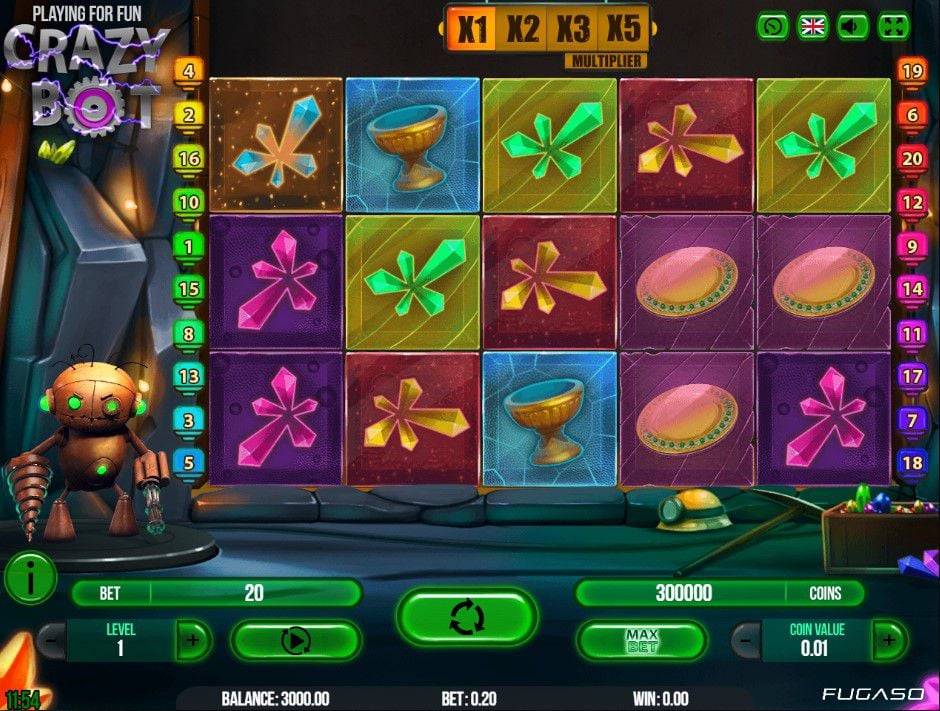Toggle the sound speaker button

pyautogui.click(x=853, y=26)
